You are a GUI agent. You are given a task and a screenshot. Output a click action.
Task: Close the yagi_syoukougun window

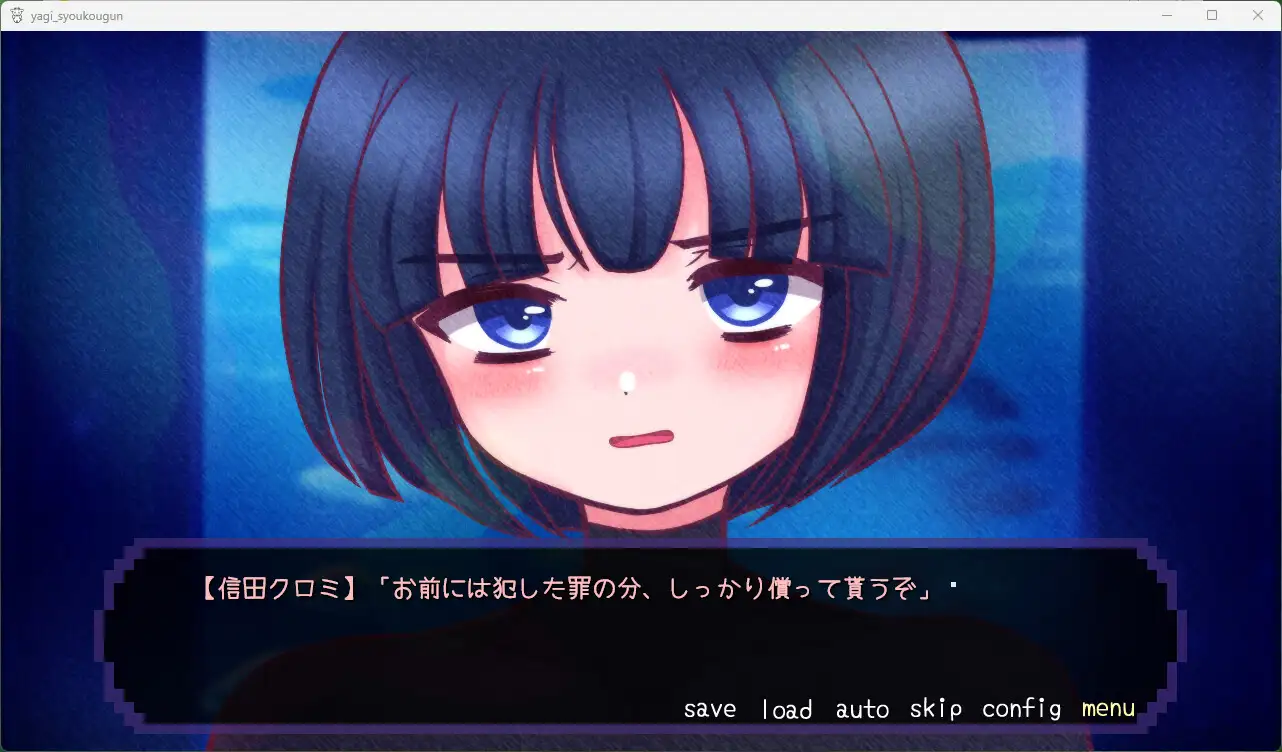click(1257, 15)
